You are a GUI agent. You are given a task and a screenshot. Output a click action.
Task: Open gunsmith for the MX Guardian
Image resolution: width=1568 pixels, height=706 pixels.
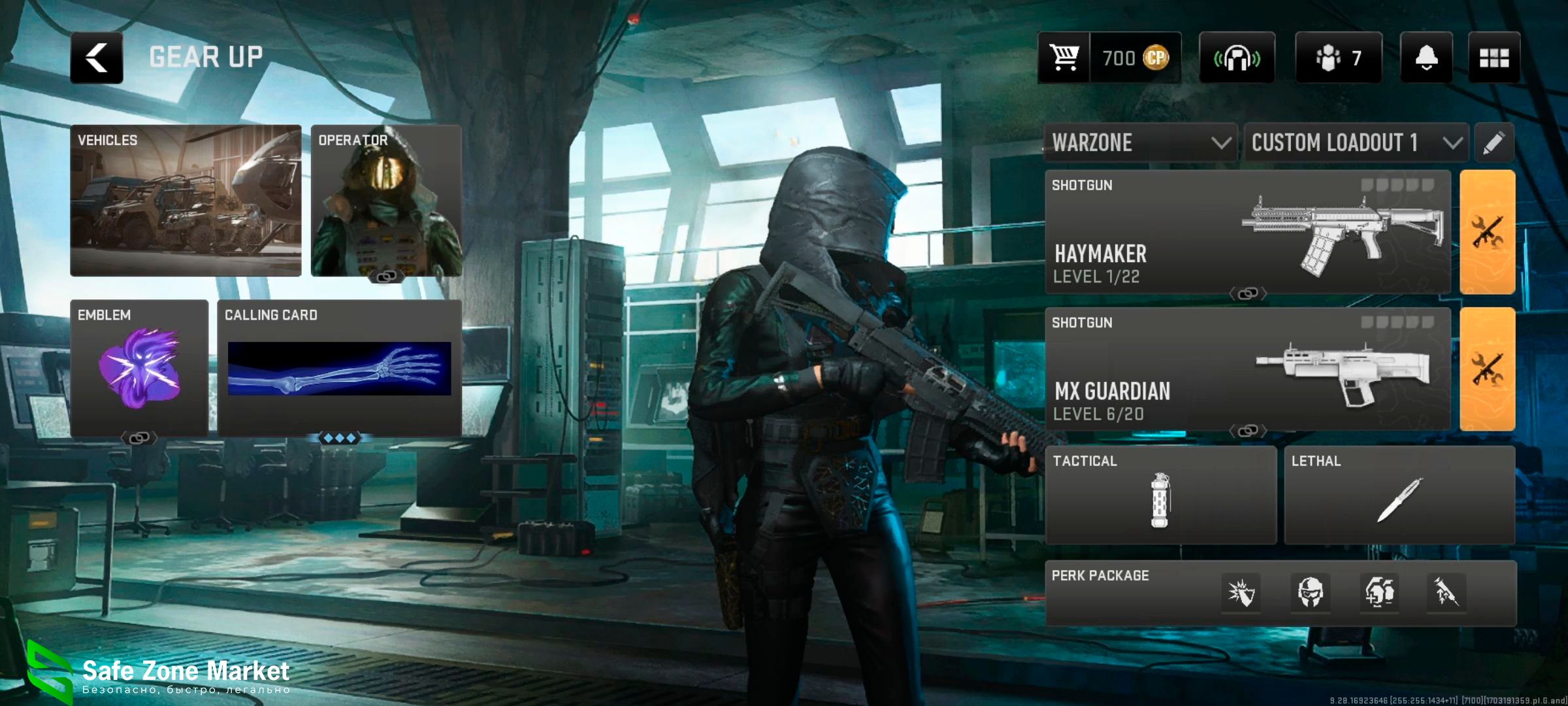point(1488,369)
